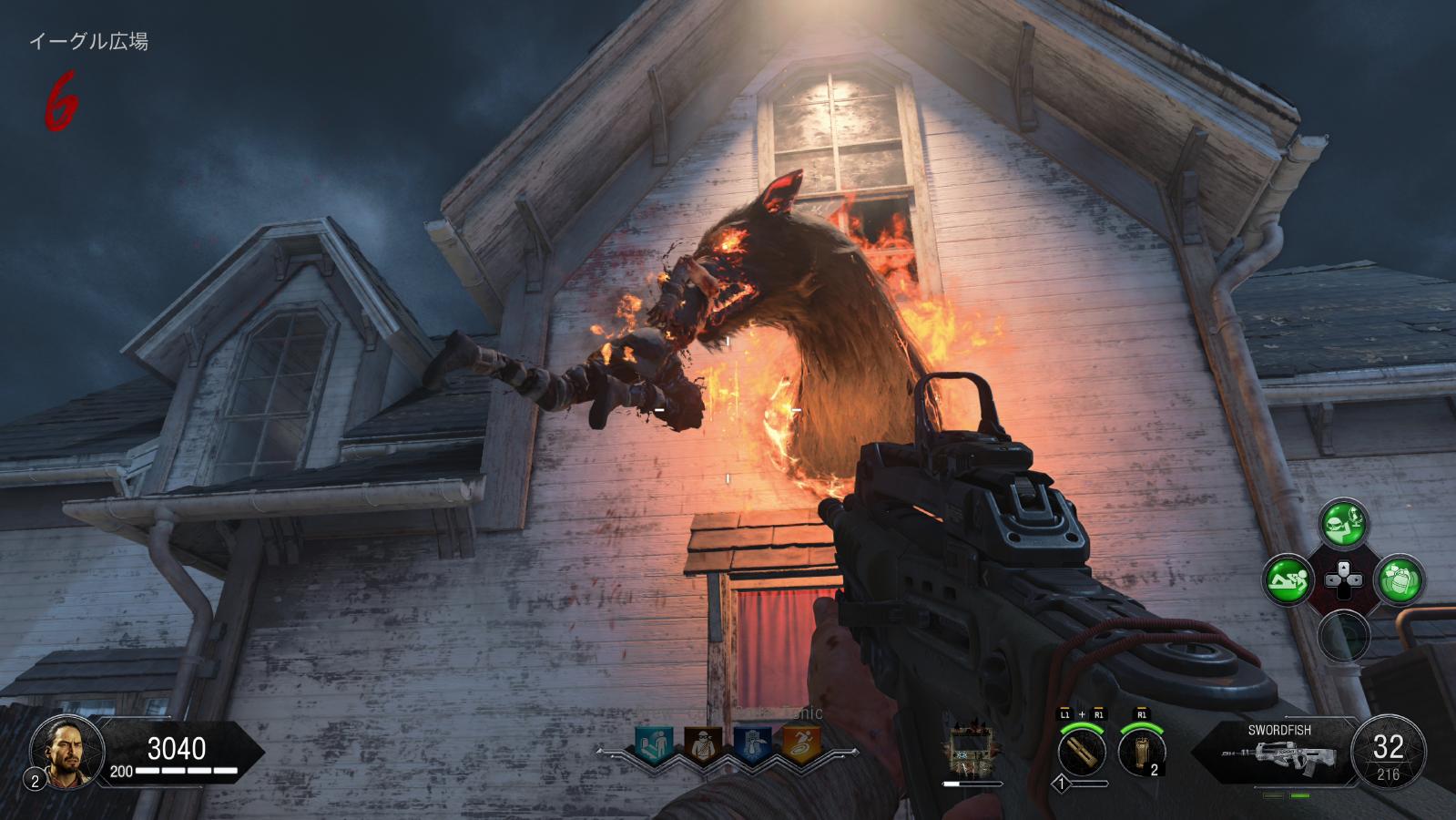Activate the special weapon ability icon
The height and width of the screenshot is (820, 1456).
click(x=1082, y=753)
